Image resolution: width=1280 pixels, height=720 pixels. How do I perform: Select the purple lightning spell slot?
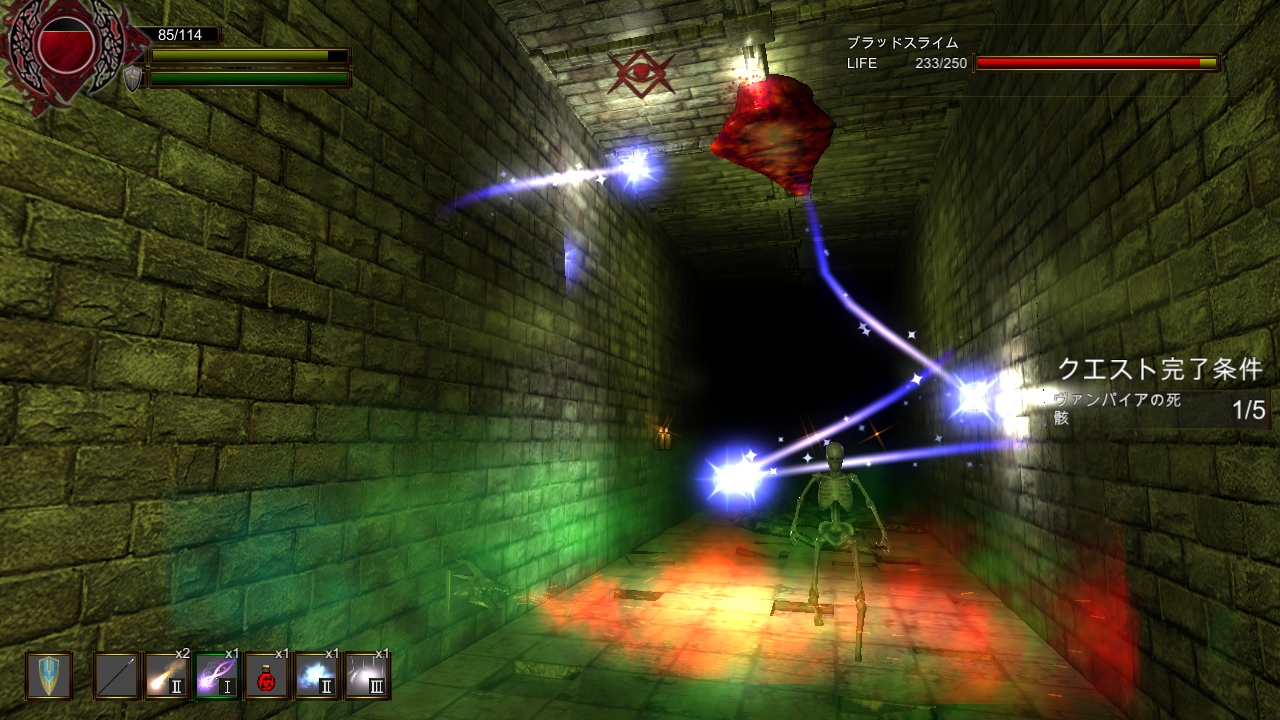pyautogui.click(x=217, y=676)
